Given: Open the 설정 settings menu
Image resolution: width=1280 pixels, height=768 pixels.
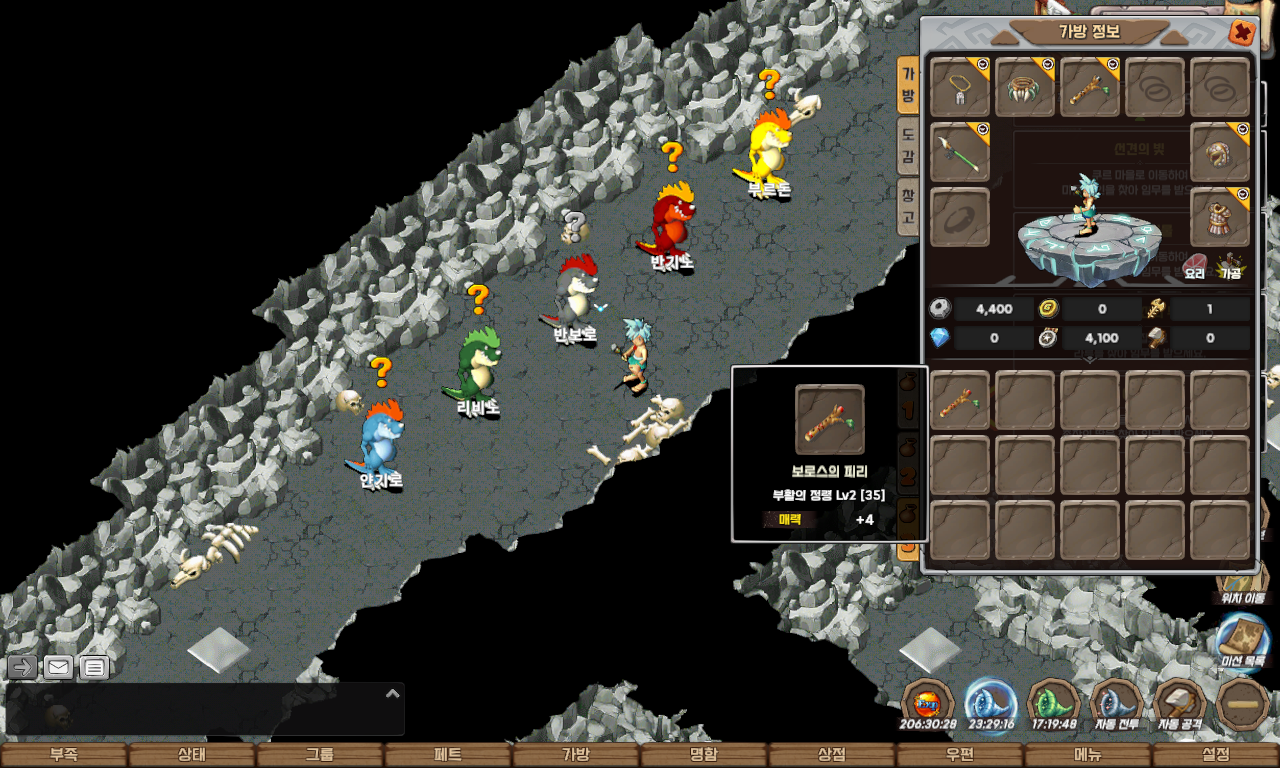Looking at the screenshot, I should 1215,755.
